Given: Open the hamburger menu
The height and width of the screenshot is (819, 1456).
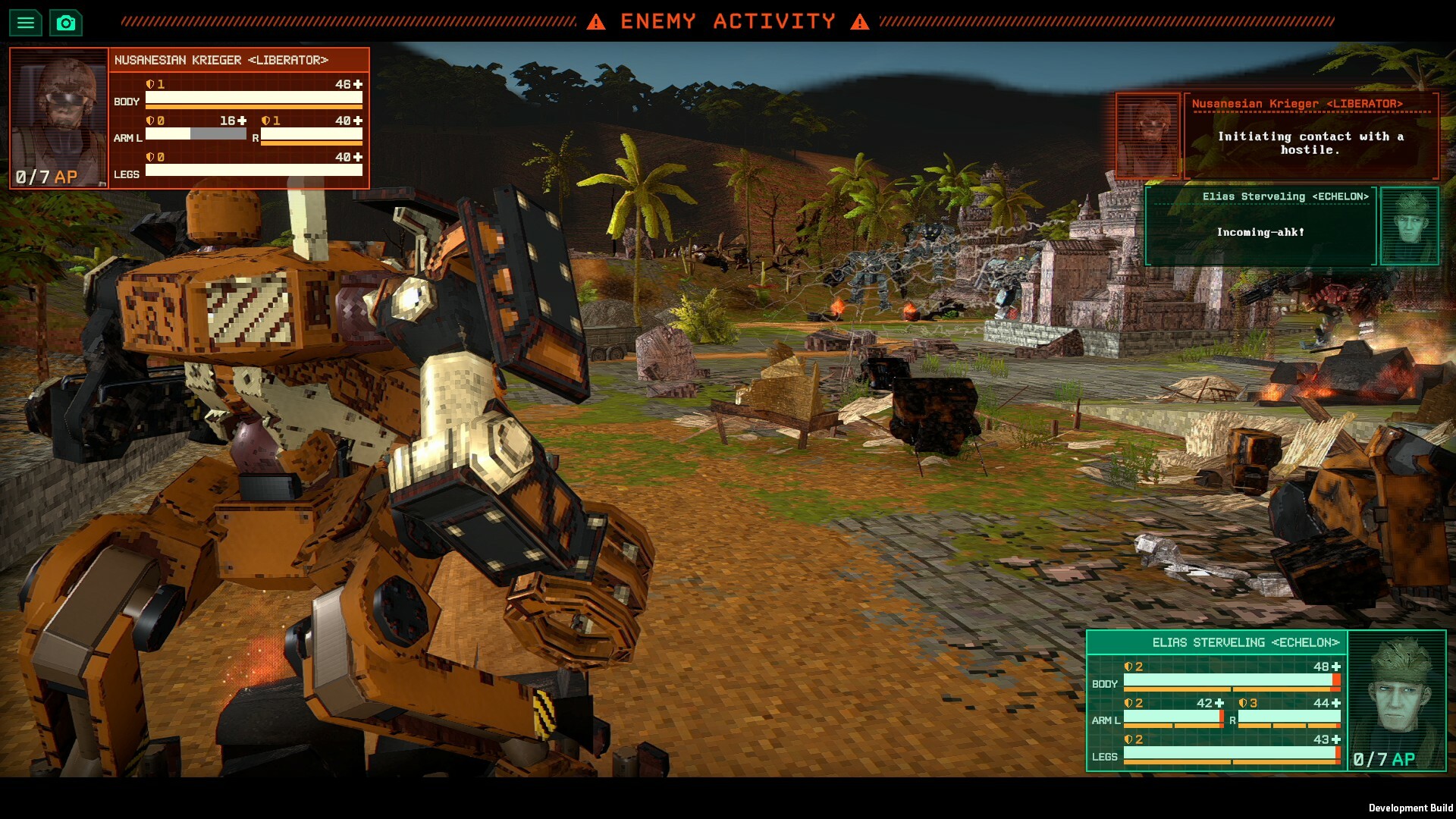Looking at the screenshot, I should (x=26, y=22).
